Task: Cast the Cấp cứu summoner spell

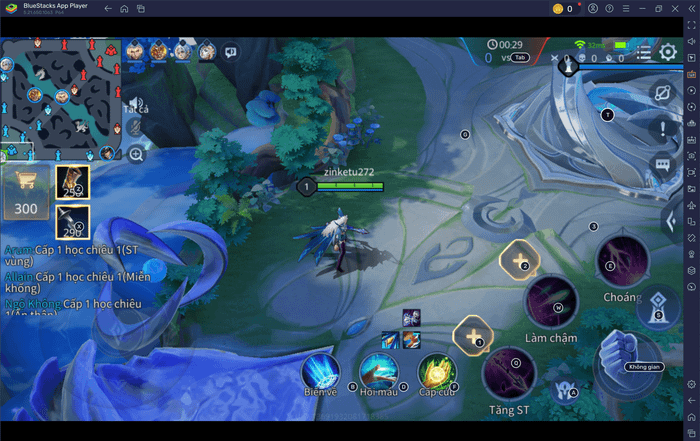Action: [x=437, y=372]
